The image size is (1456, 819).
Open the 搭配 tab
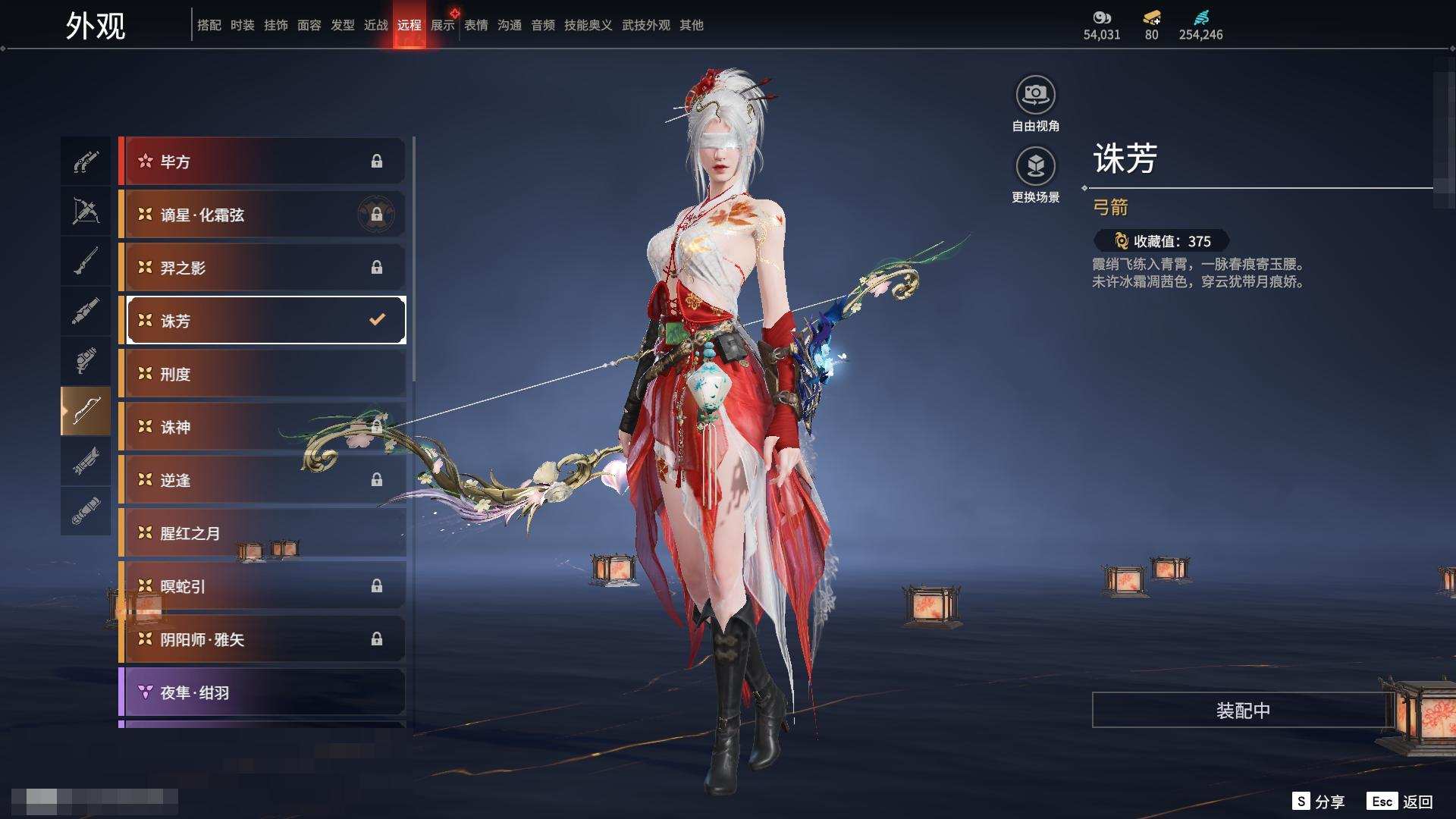[x=209, y=25]
